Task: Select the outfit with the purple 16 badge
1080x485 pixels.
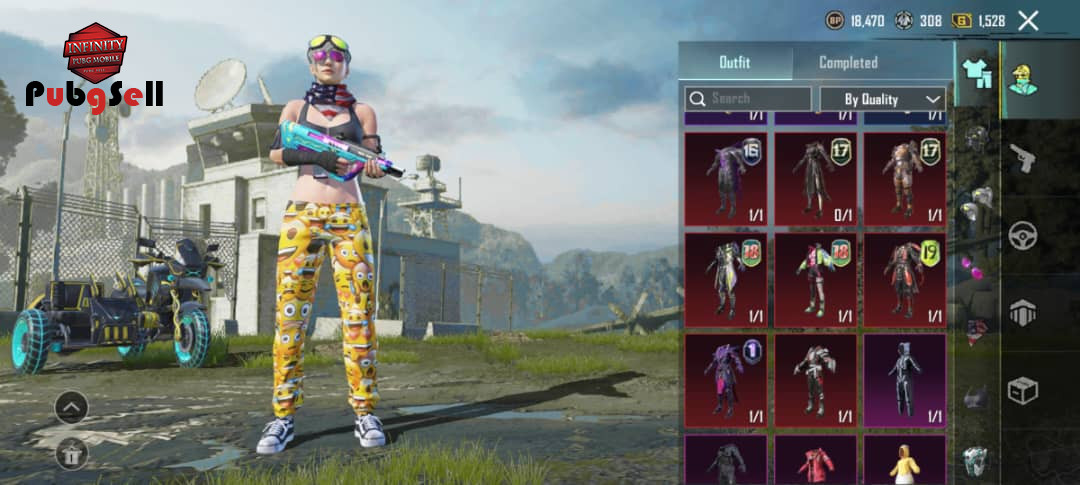Action: [726, 179]
